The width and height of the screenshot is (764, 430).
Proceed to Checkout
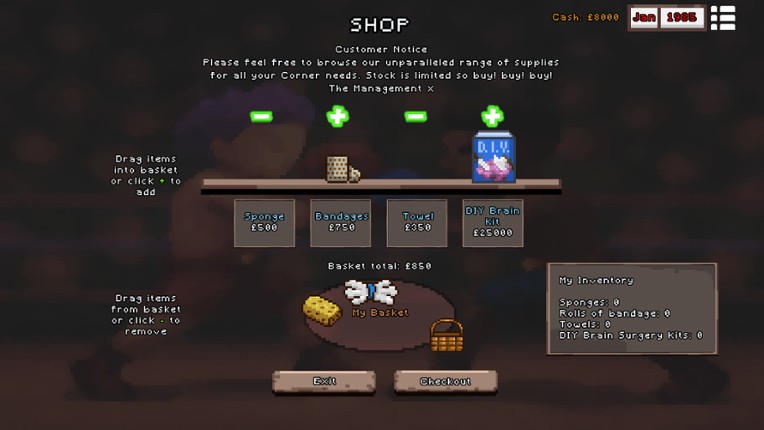pos(445,381)
